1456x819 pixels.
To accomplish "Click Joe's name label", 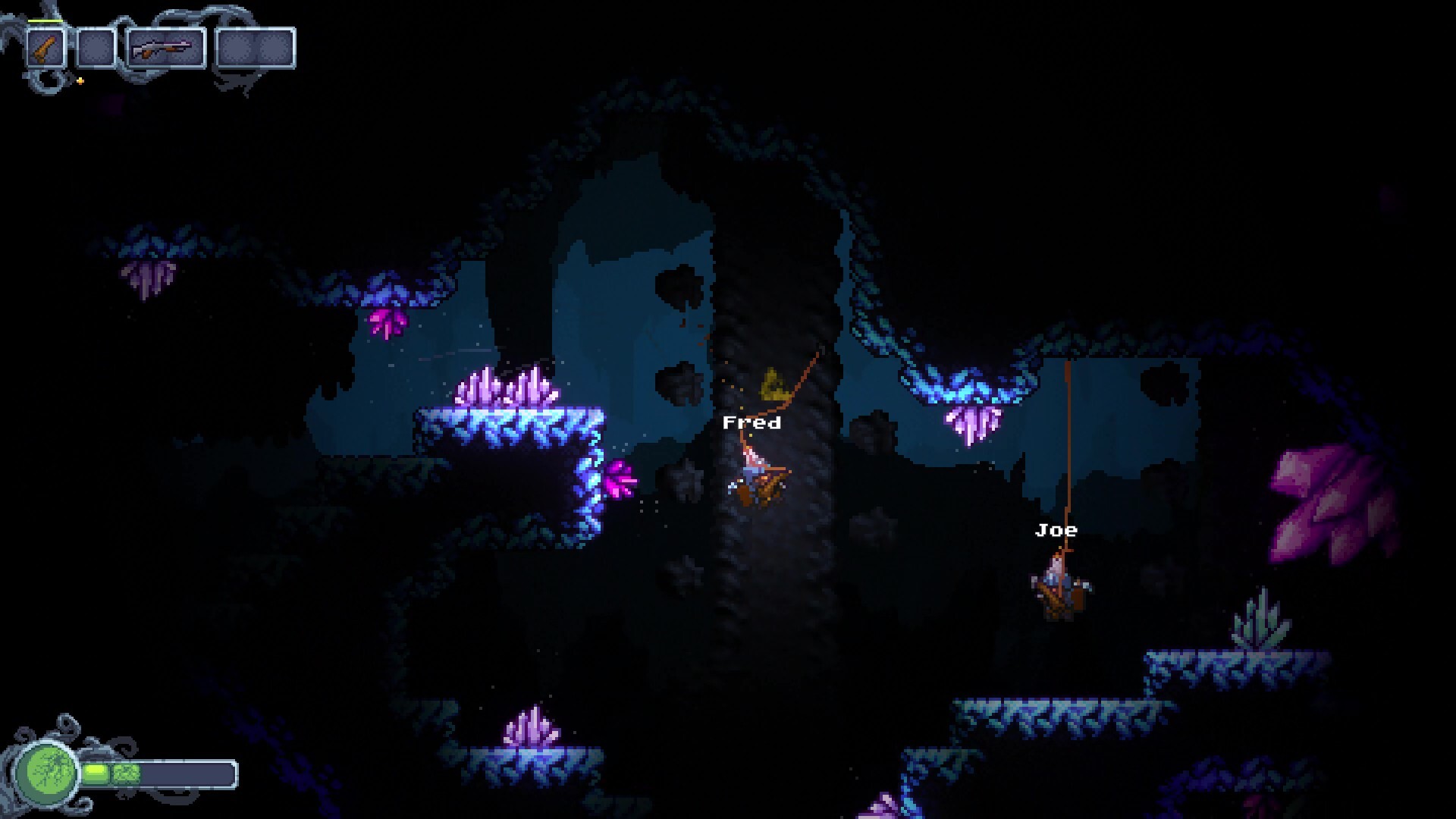I will click(x=1056, y=530).
